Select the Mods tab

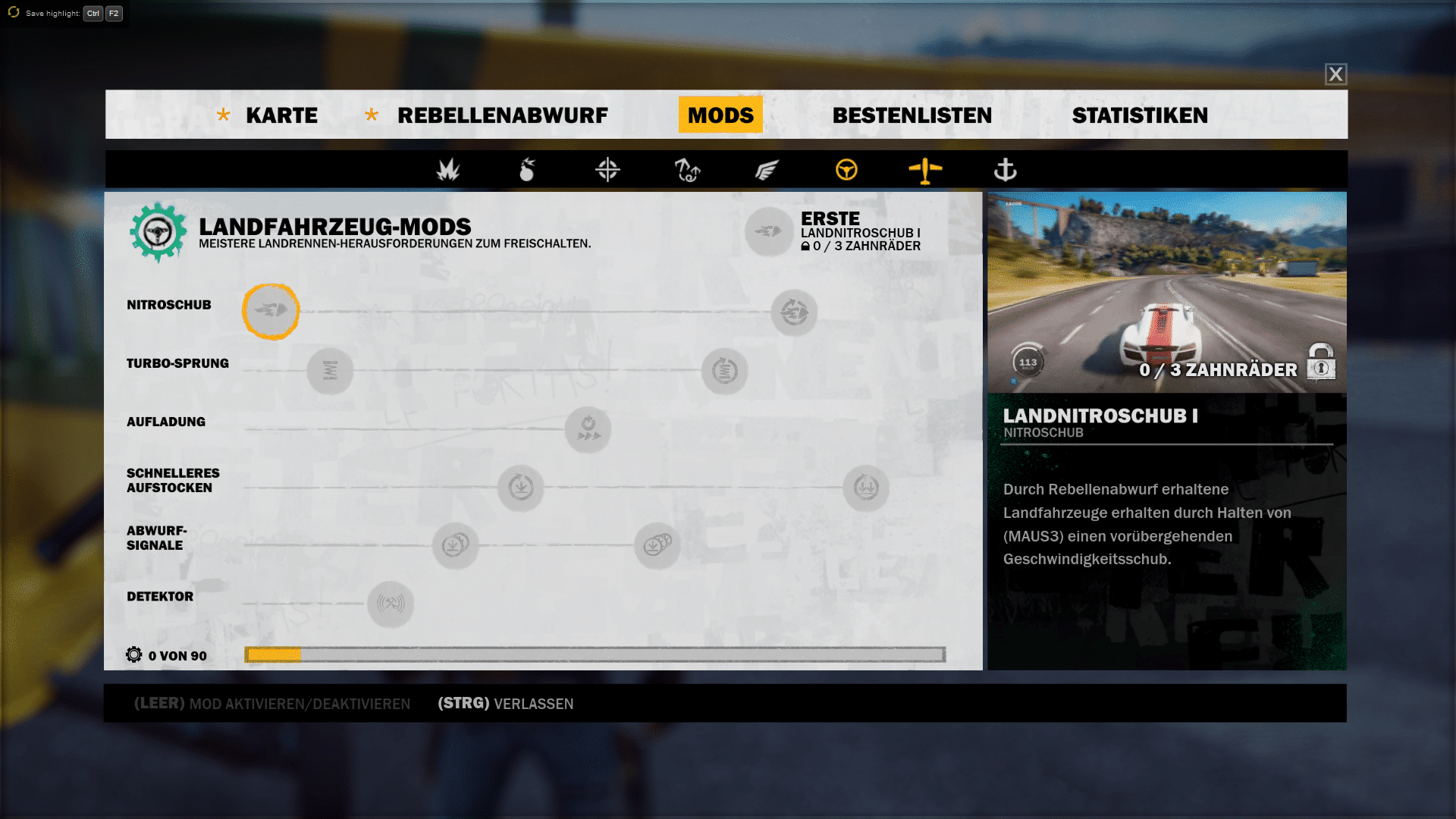[x=720, y=115]
